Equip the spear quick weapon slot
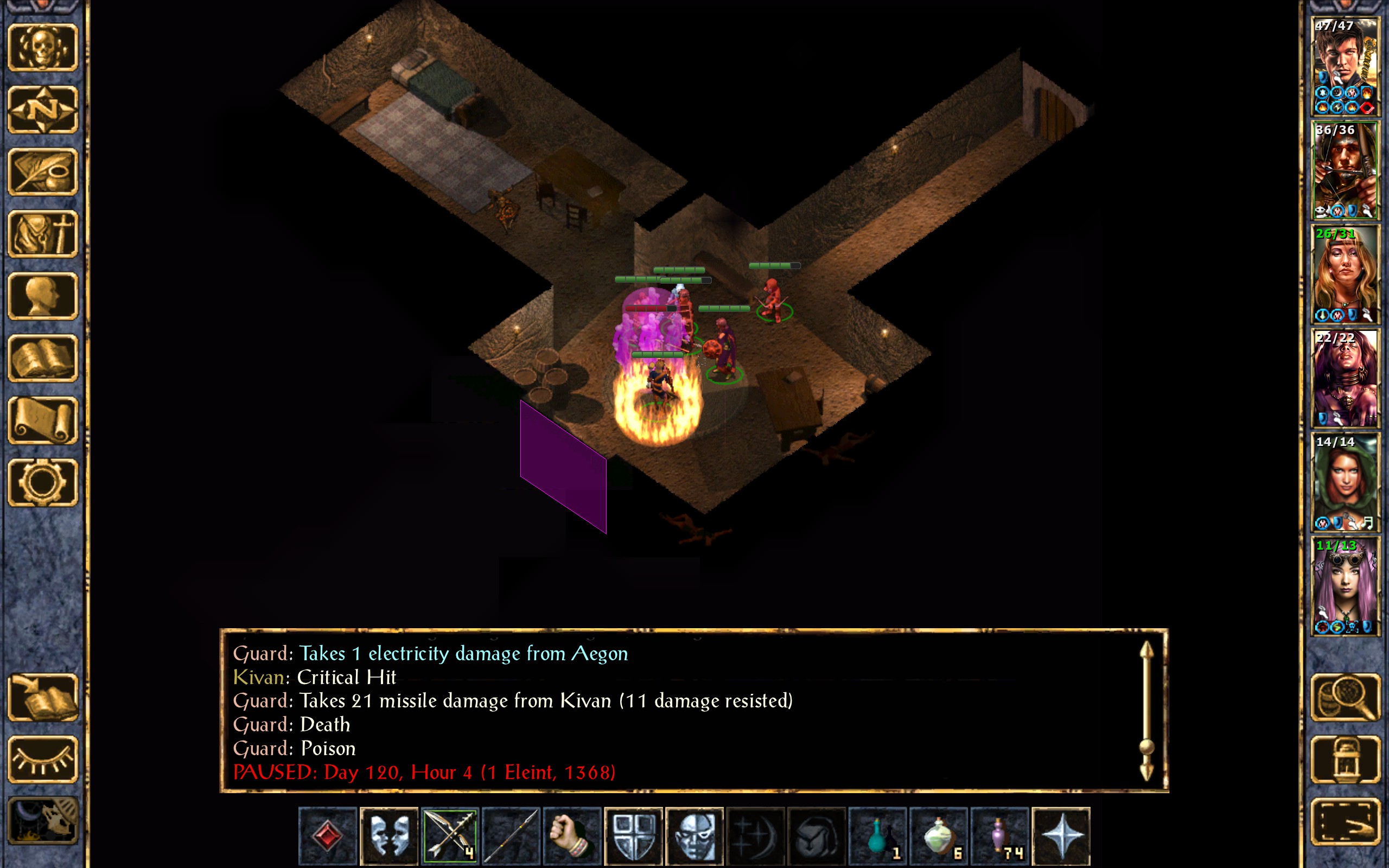Viewport: 1389px width, 868px height. click(511, 835)
